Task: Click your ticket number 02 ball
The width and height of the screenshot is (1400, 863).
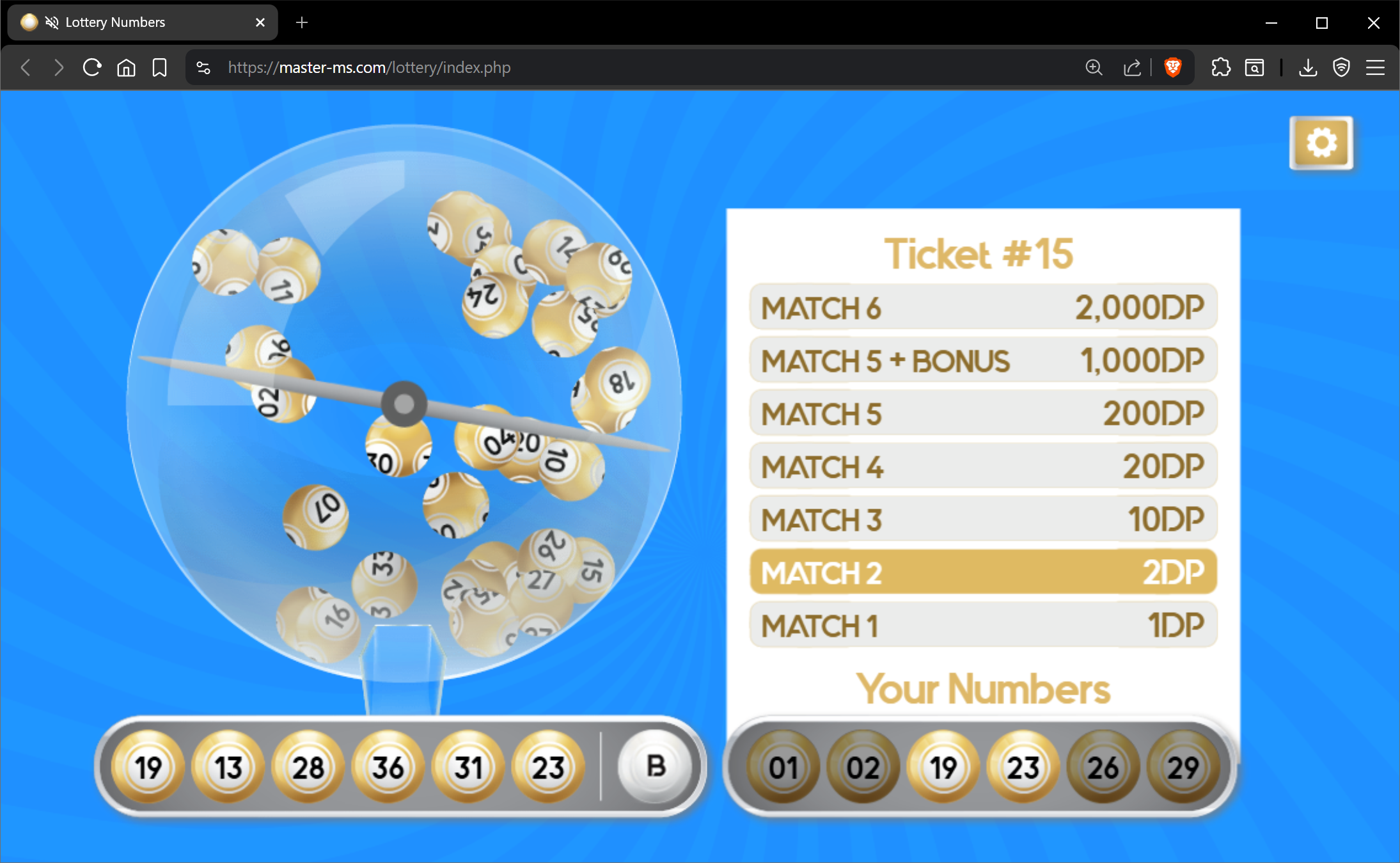Action: (863, 767)
